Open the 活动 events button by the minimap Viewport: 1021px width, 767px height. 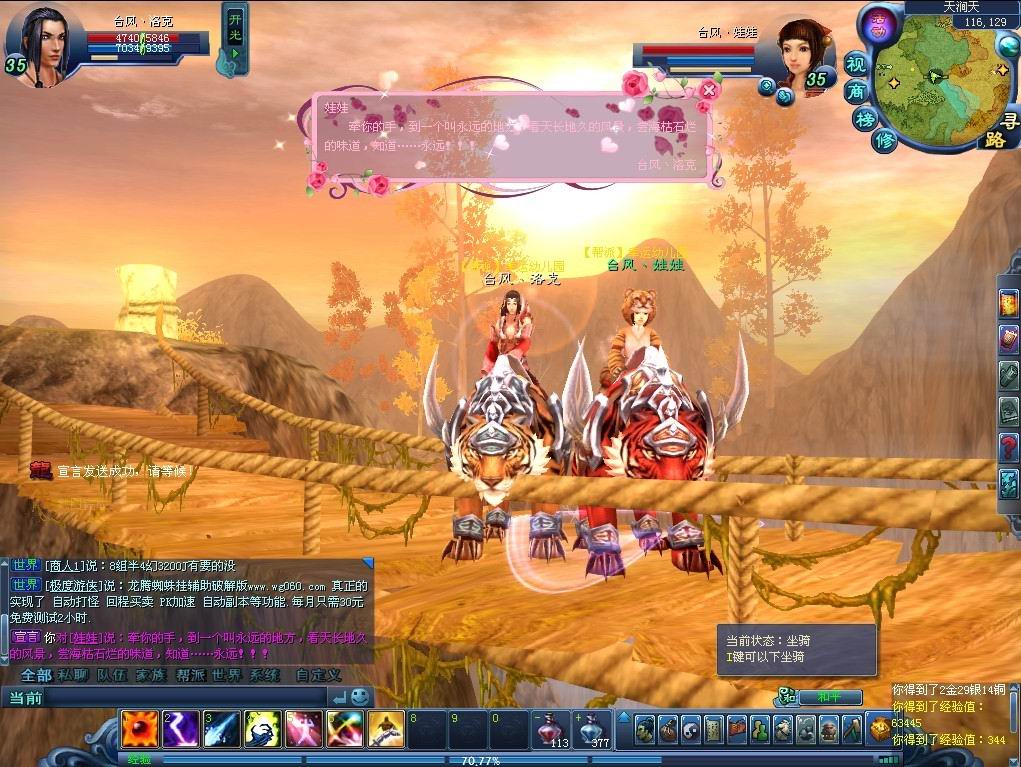(879, 21)
